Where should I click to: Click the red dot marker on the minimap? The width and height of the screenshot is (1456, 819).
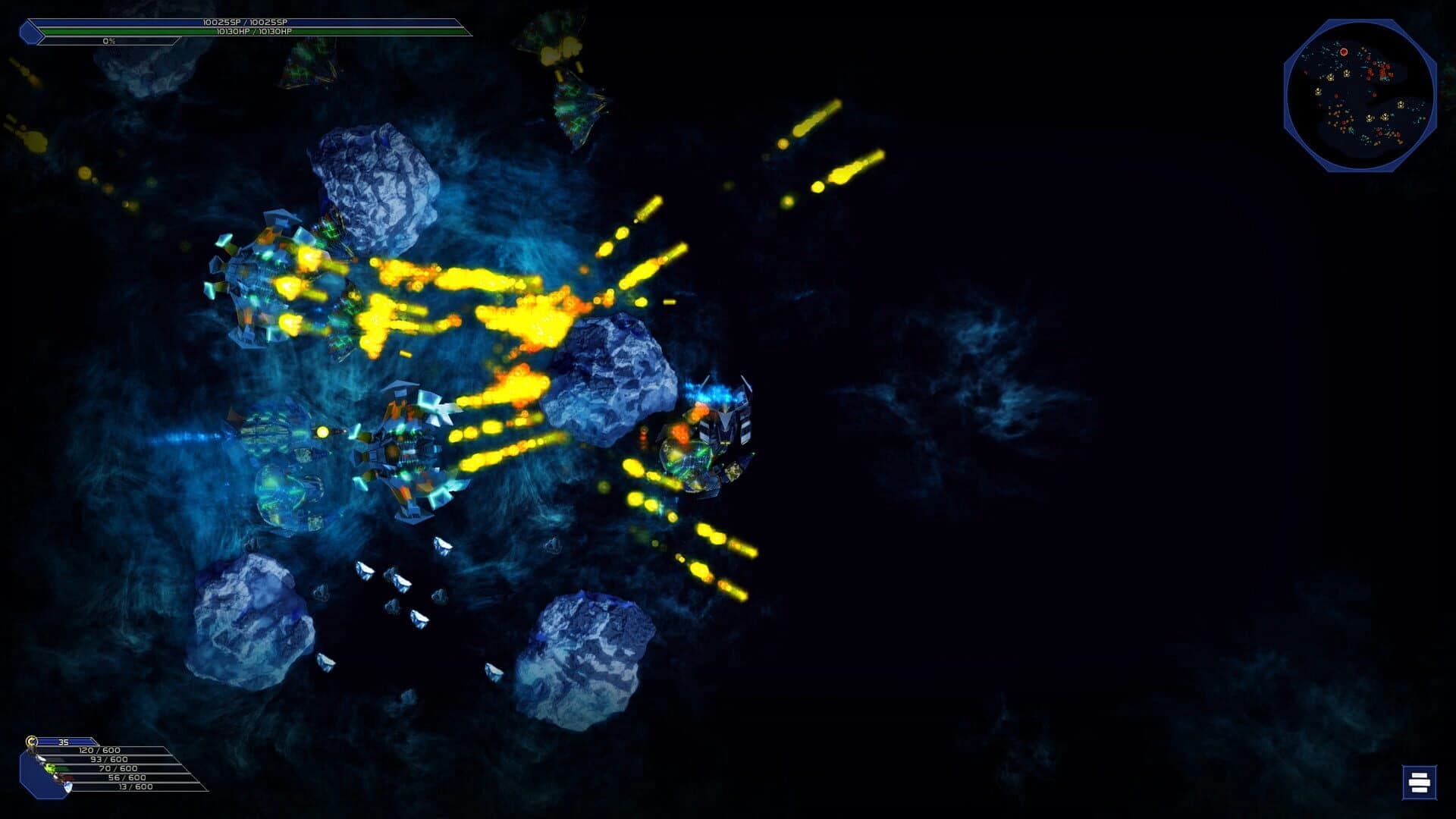[x=1344, y=52]
